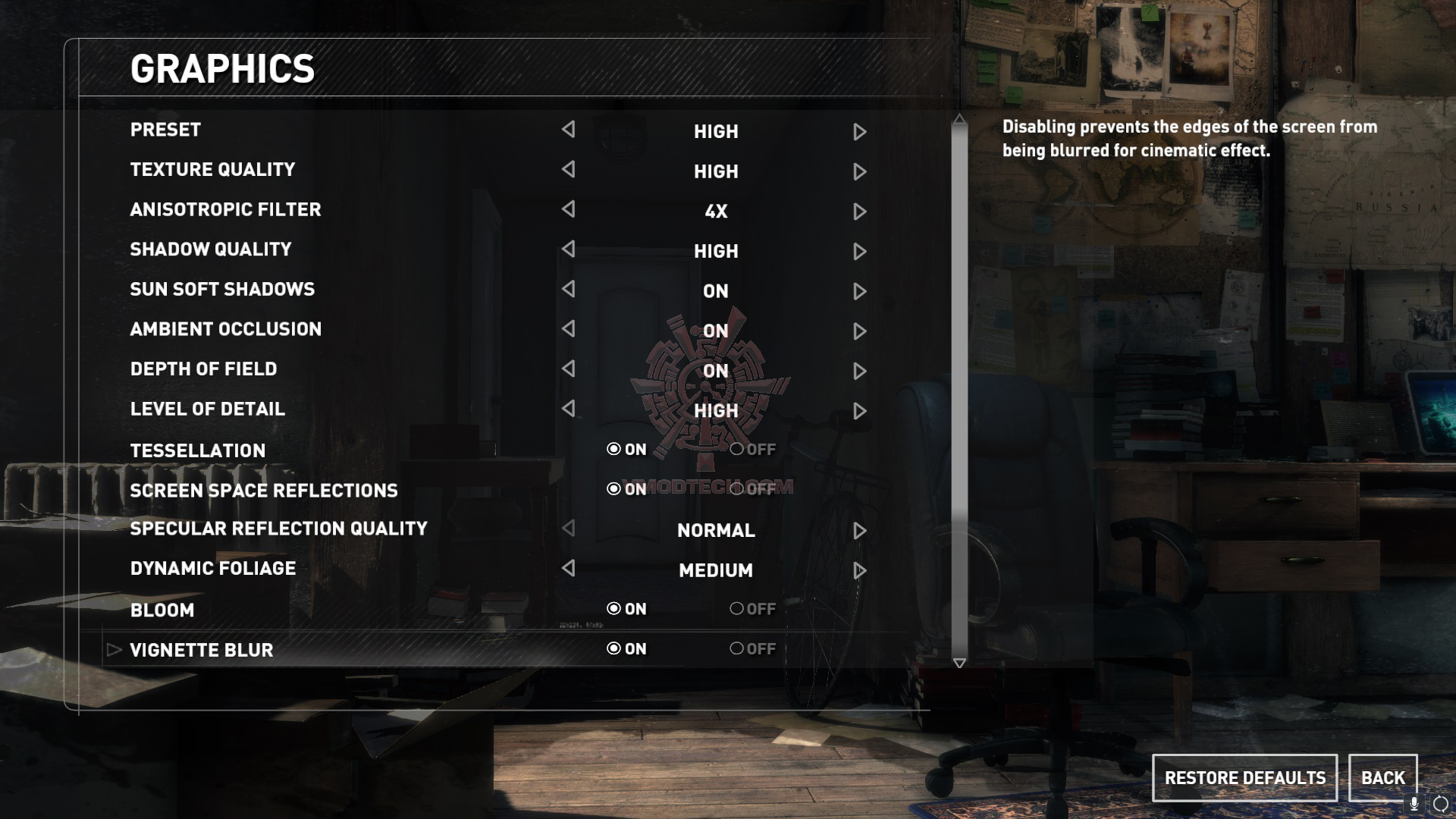The image size is (1456, 819).
Task: Select the Ambient Occlusion ON value
Action: [x=714, y=331]
